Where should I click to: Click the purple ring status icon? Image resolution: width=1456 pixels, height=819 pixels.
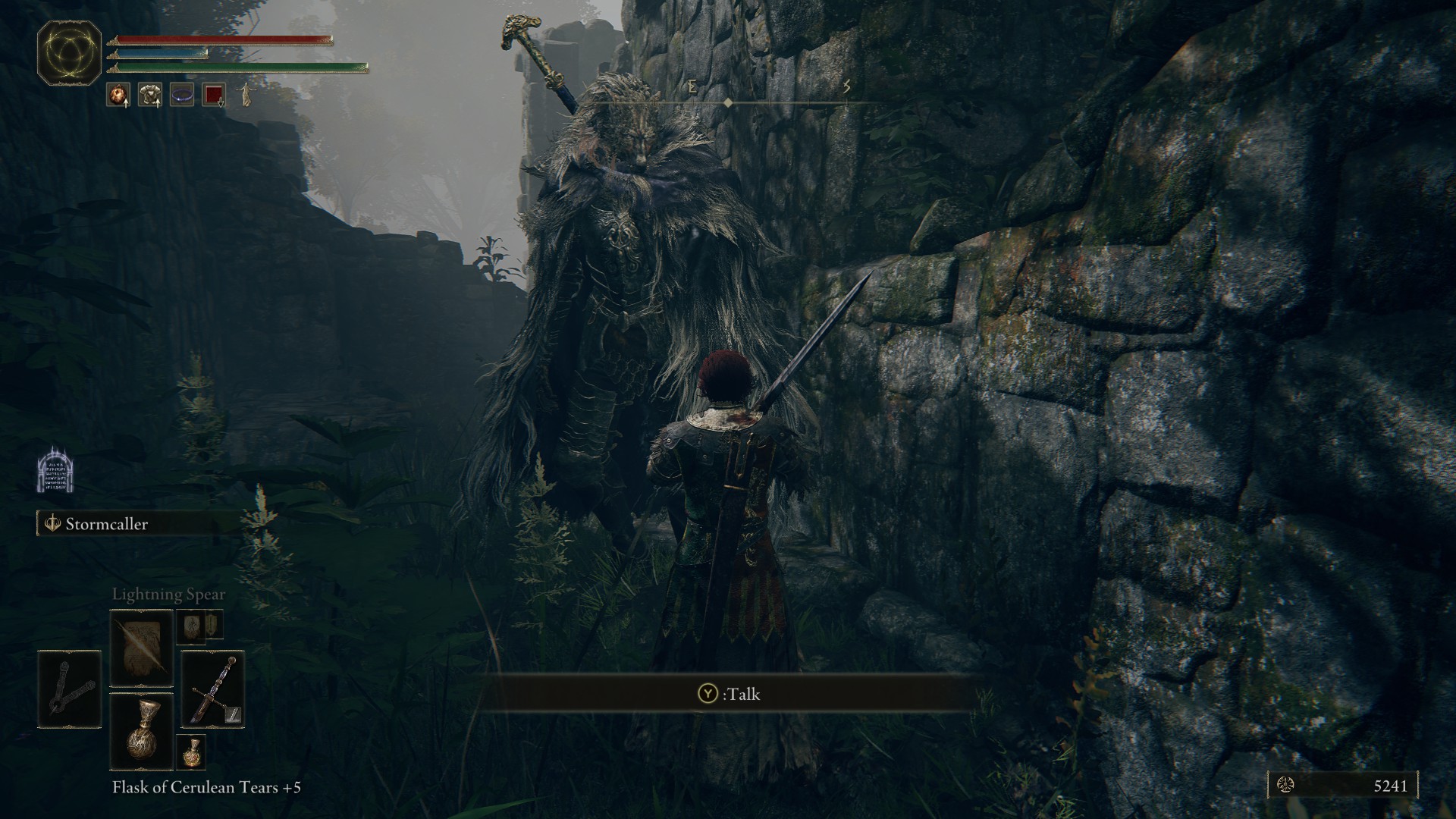(182, 95)
